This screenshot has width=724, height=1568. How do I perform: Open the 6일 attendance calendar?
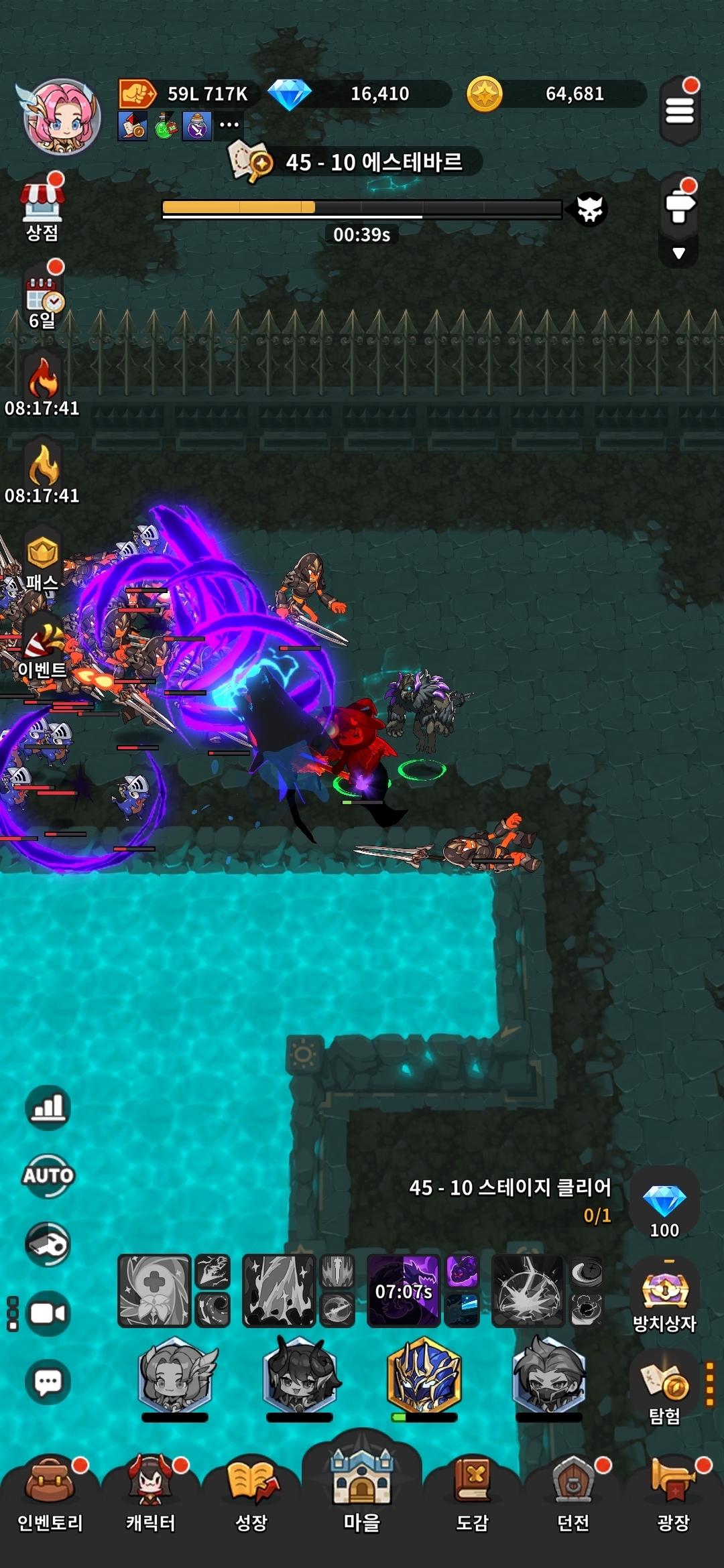click(44, 300)
